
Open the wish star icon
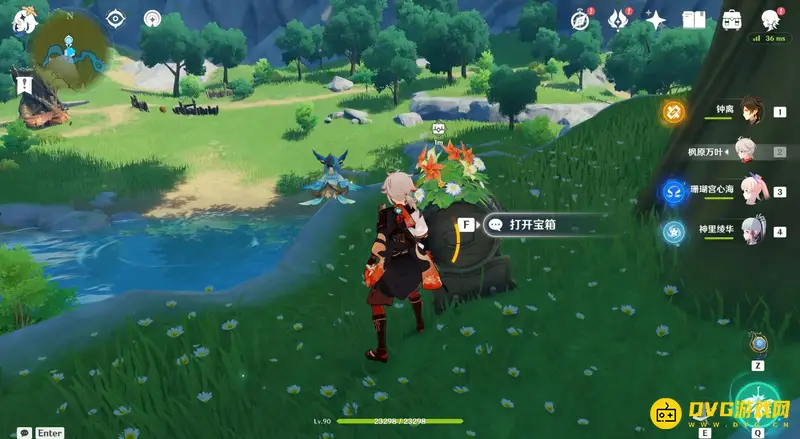(656, 19)
